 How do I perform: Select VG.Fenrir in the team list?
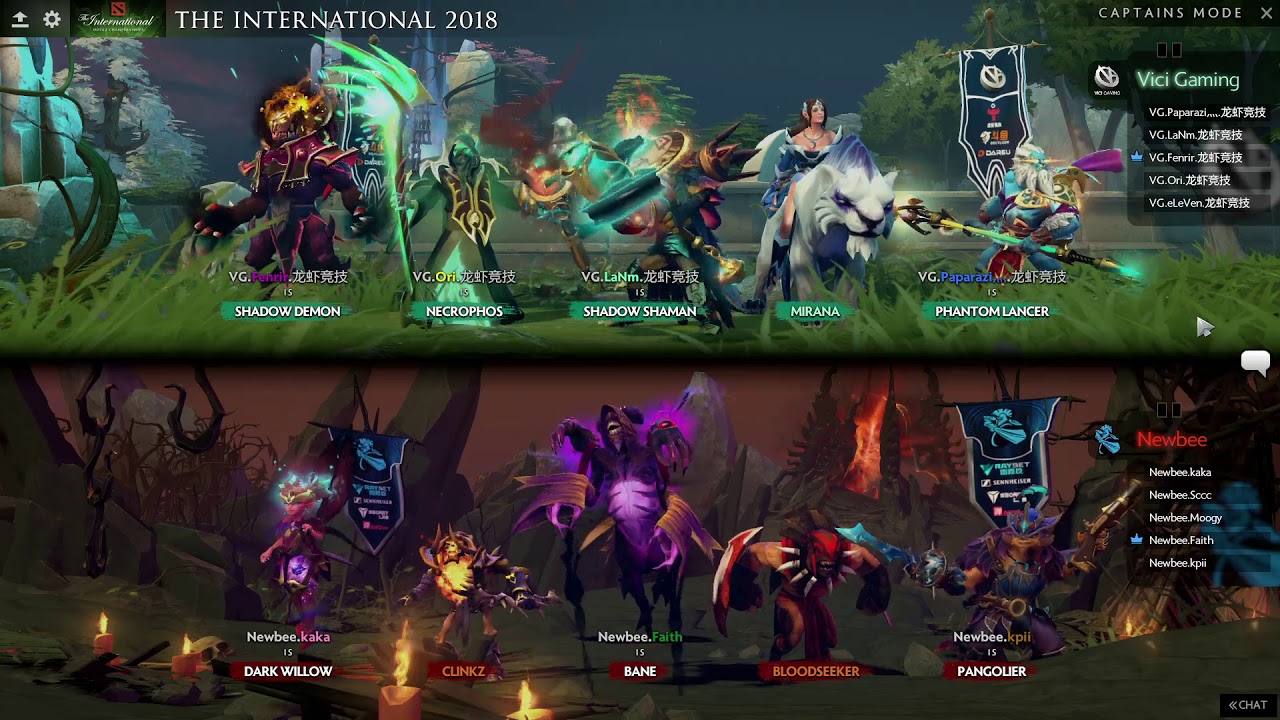tap(1195, 158)
